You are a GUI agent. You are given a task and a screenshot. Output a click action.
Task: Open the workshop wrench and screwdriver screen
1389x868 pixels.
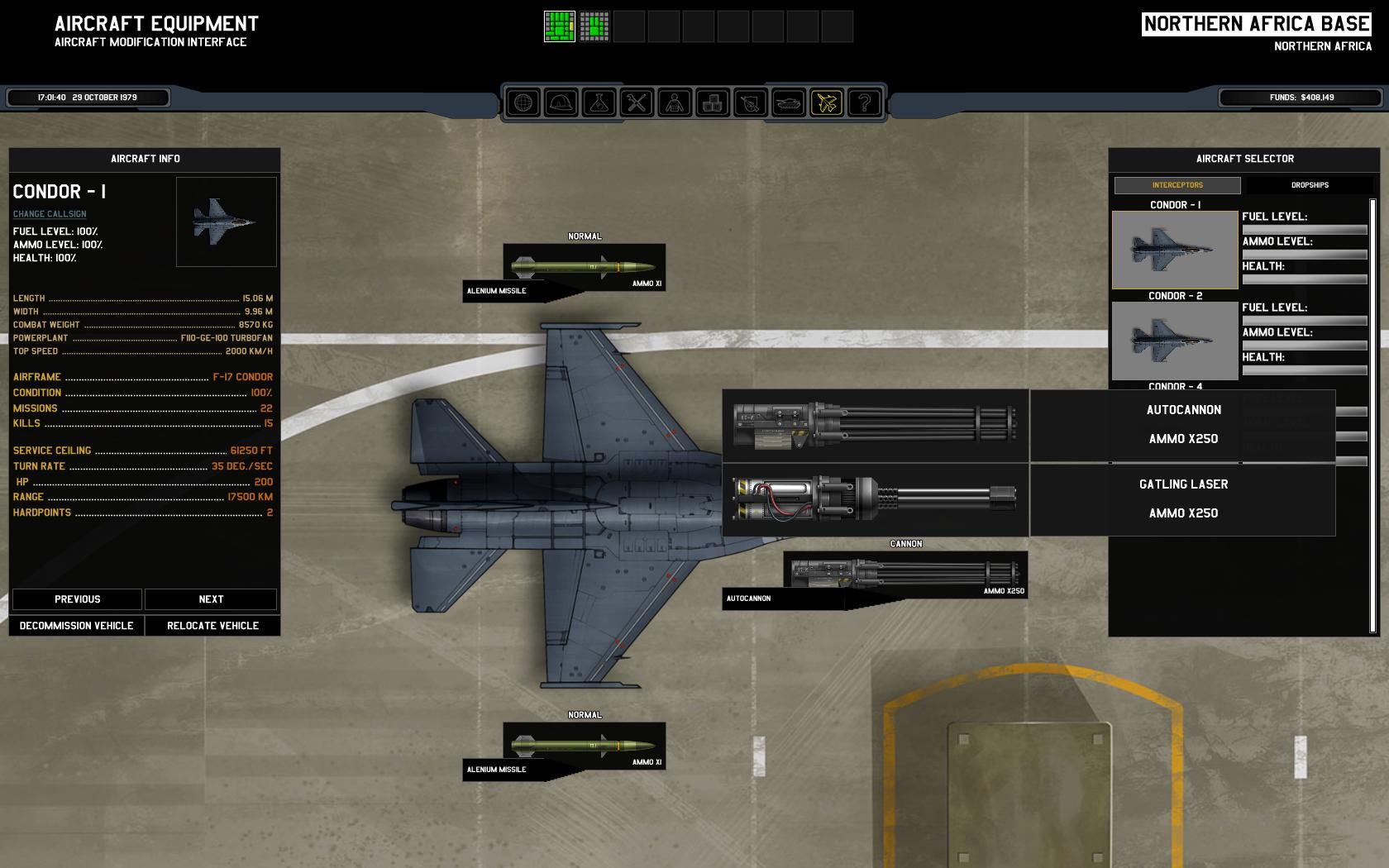point(637,103)
